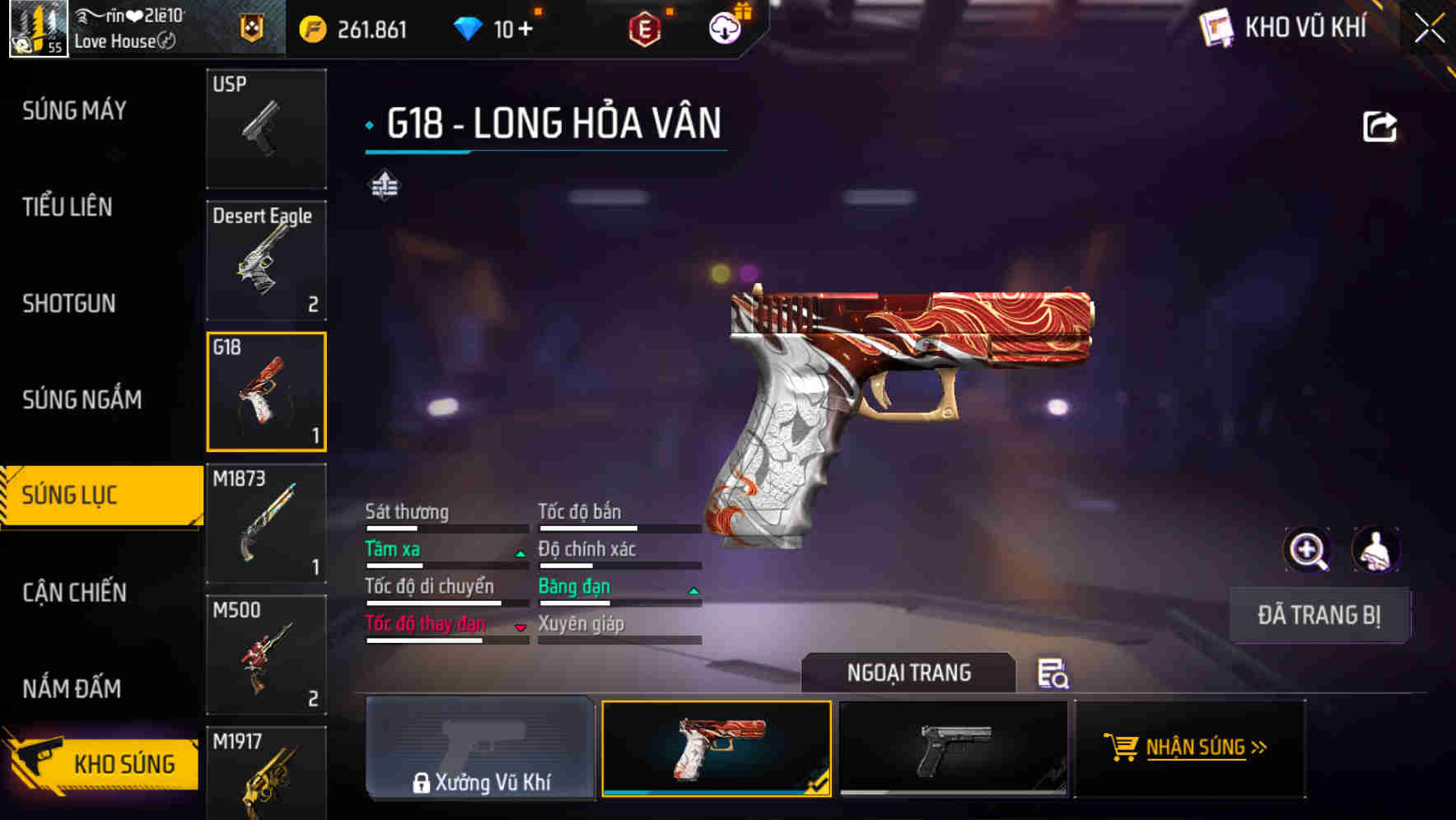
Task: Select the default black G18 skin
Action: [x=953, y=748]
